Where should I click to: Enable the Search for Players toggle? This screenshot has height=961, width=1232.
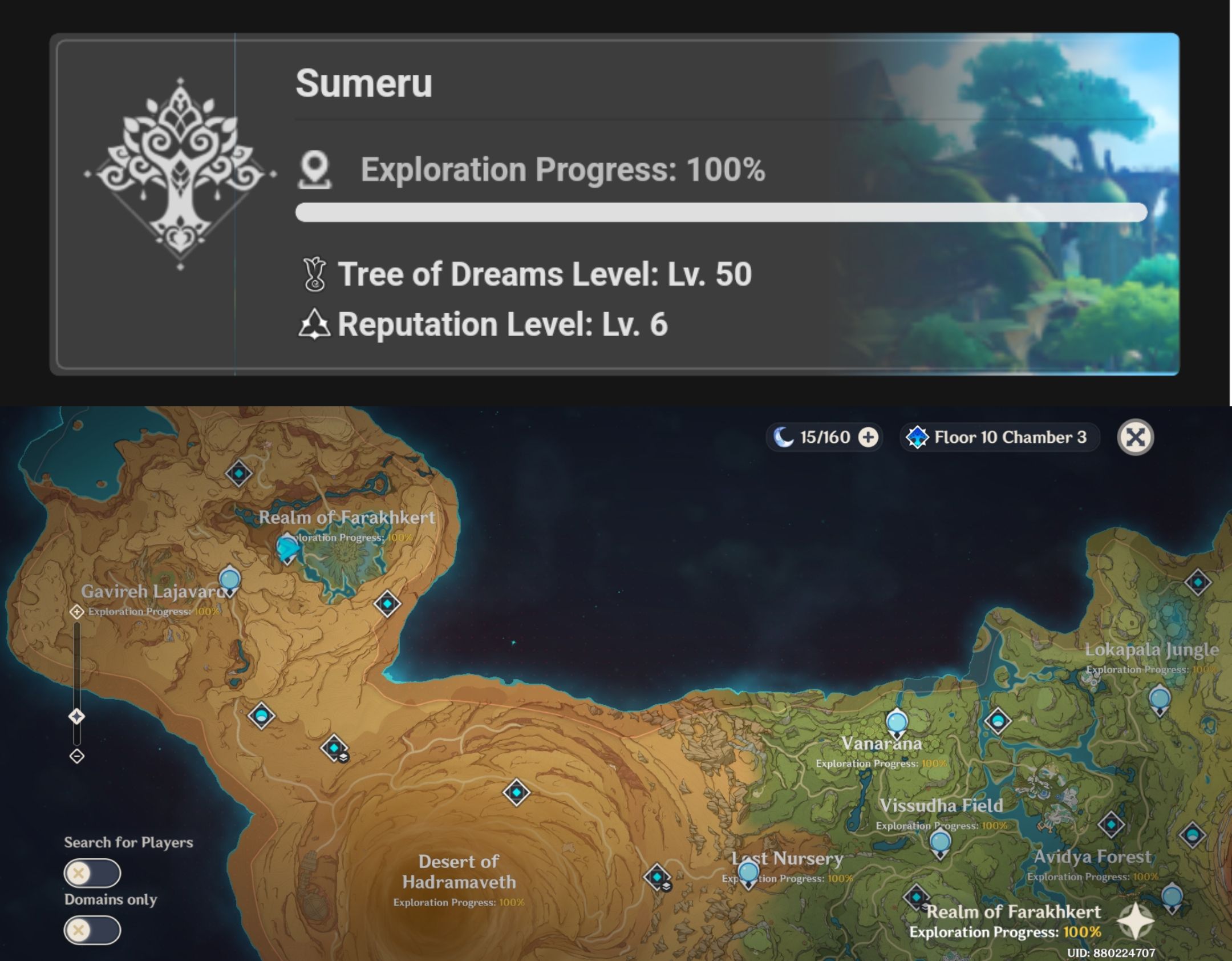(x=93, y=873)
